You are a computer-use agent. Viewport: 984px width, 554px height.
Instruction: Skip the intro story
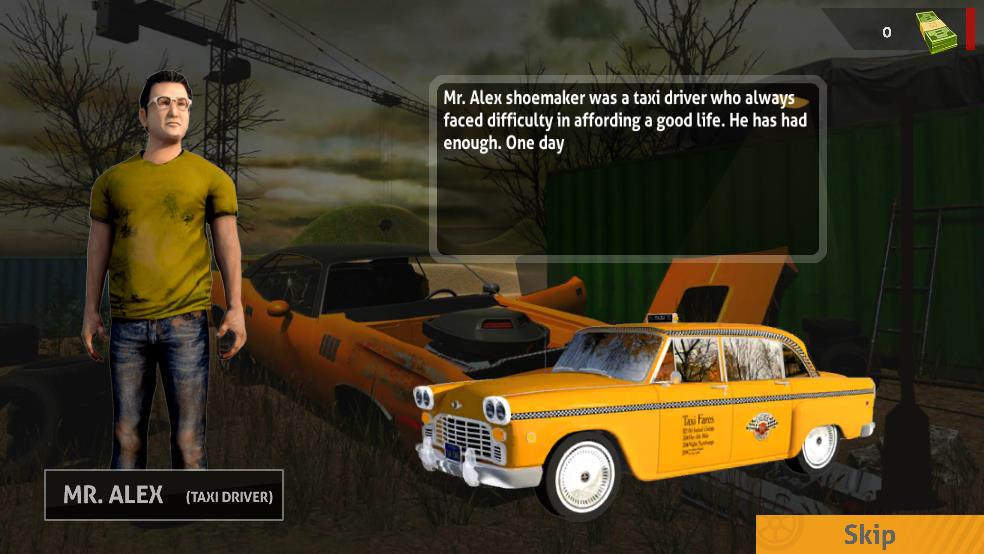point(869,535)
